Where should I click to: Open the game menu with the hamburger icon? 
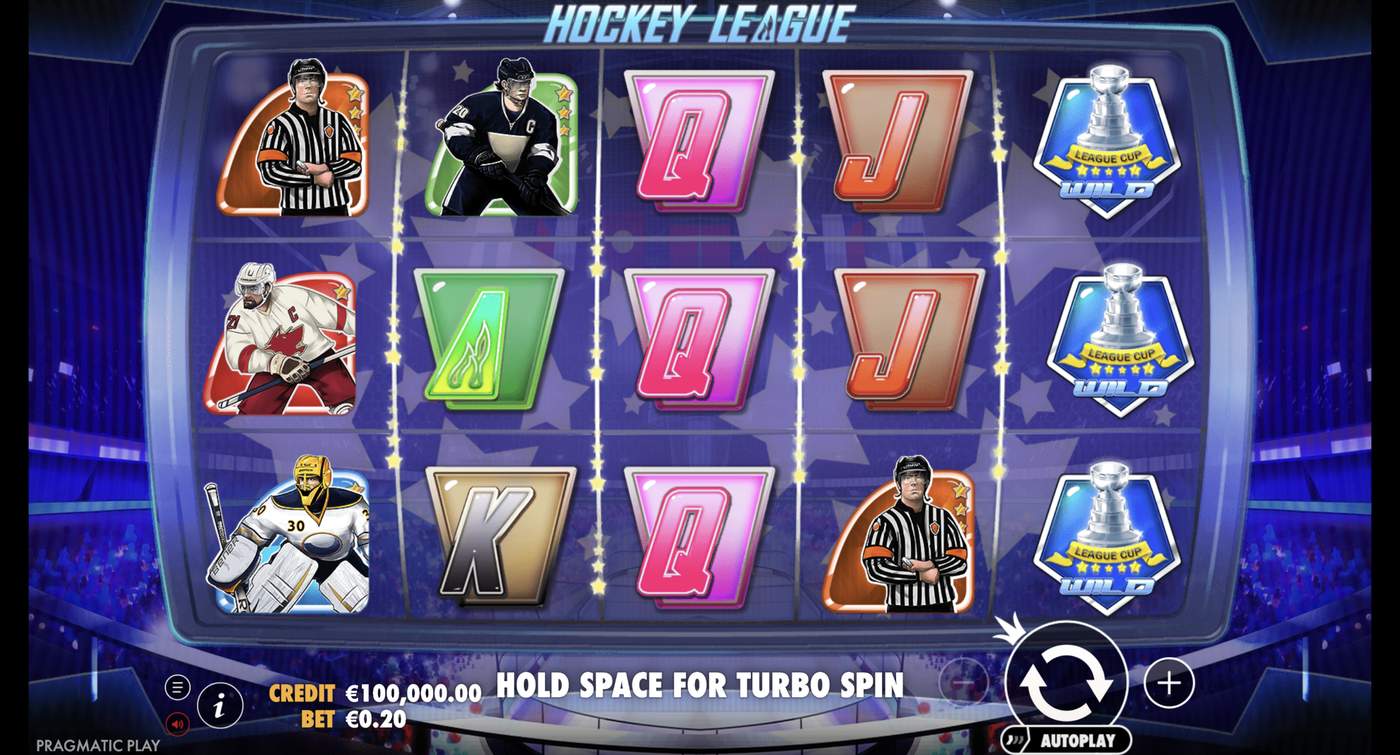click(177, 686)
